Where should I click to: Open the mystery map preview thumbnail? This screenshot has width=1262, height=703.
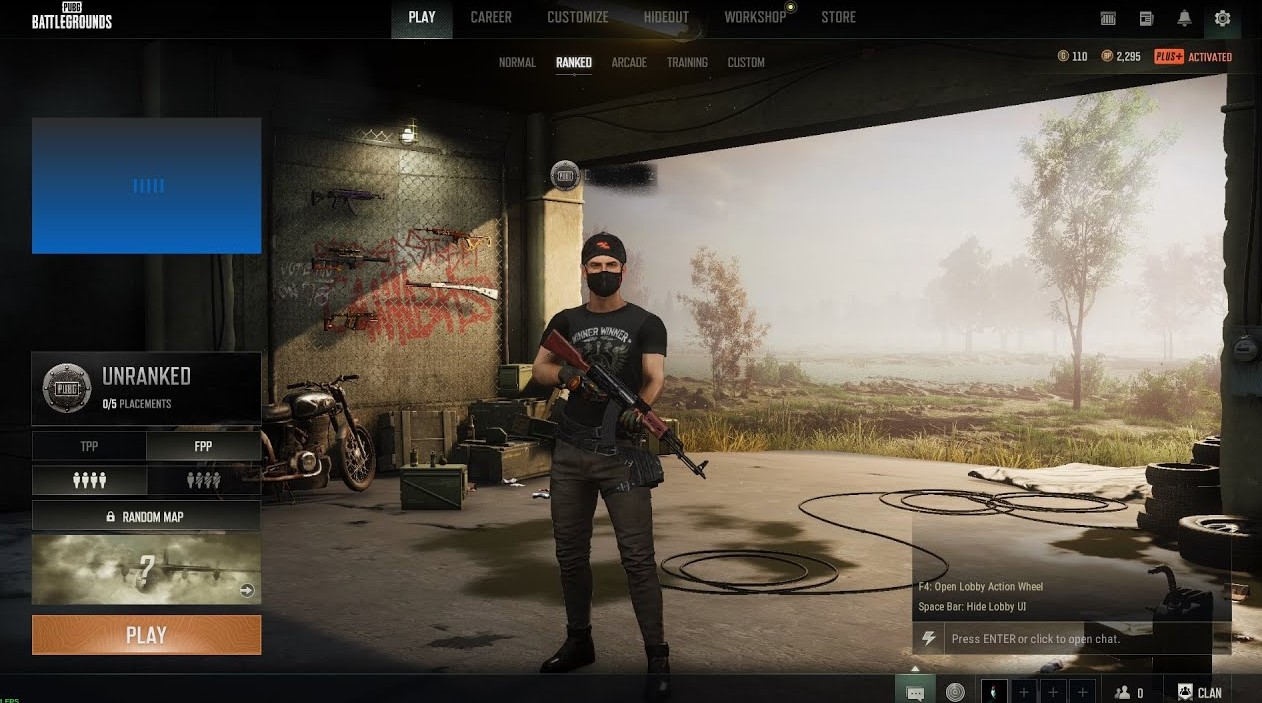coord(146,569)
